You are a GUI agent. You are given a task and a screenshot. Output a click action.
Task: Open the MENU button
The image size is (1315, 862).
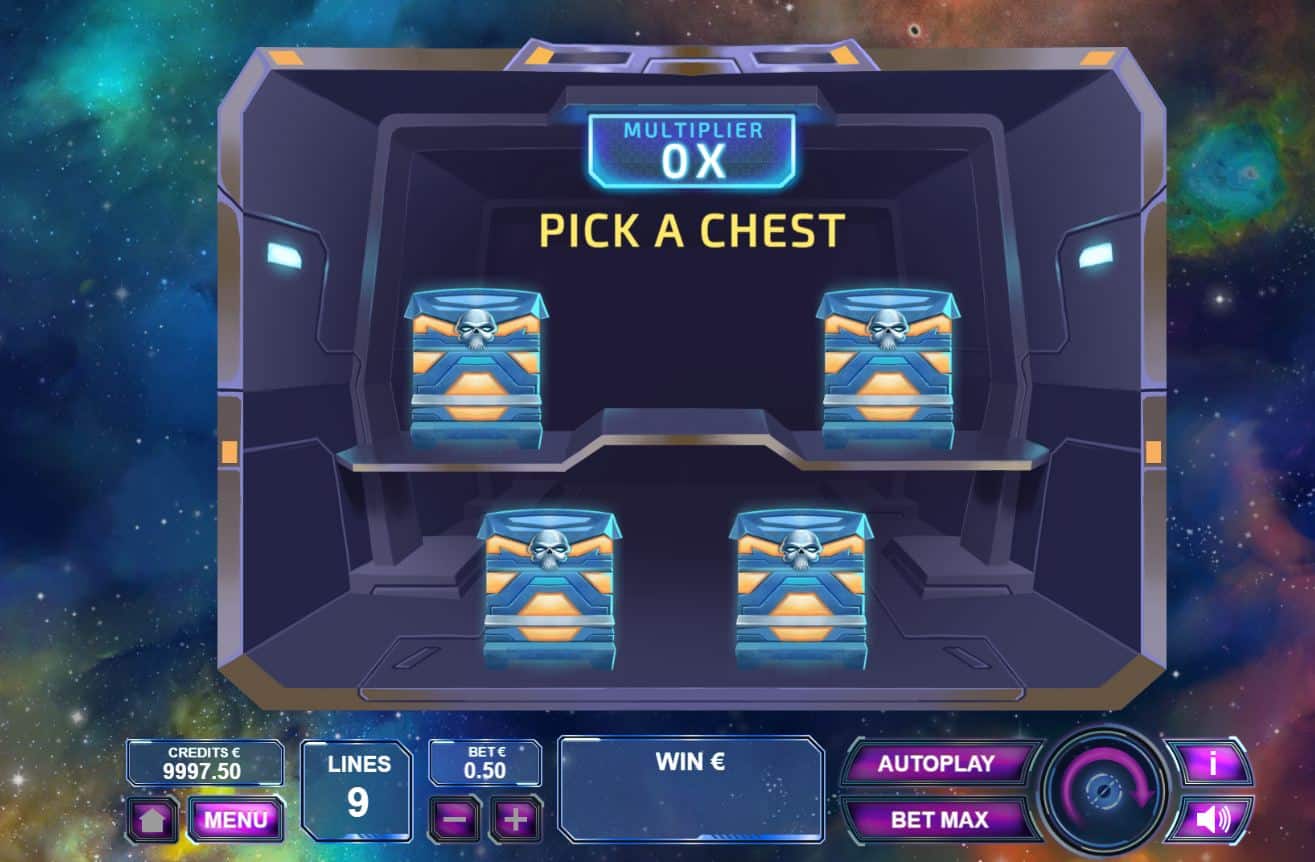pyautogui.click(x=236, y=820)
